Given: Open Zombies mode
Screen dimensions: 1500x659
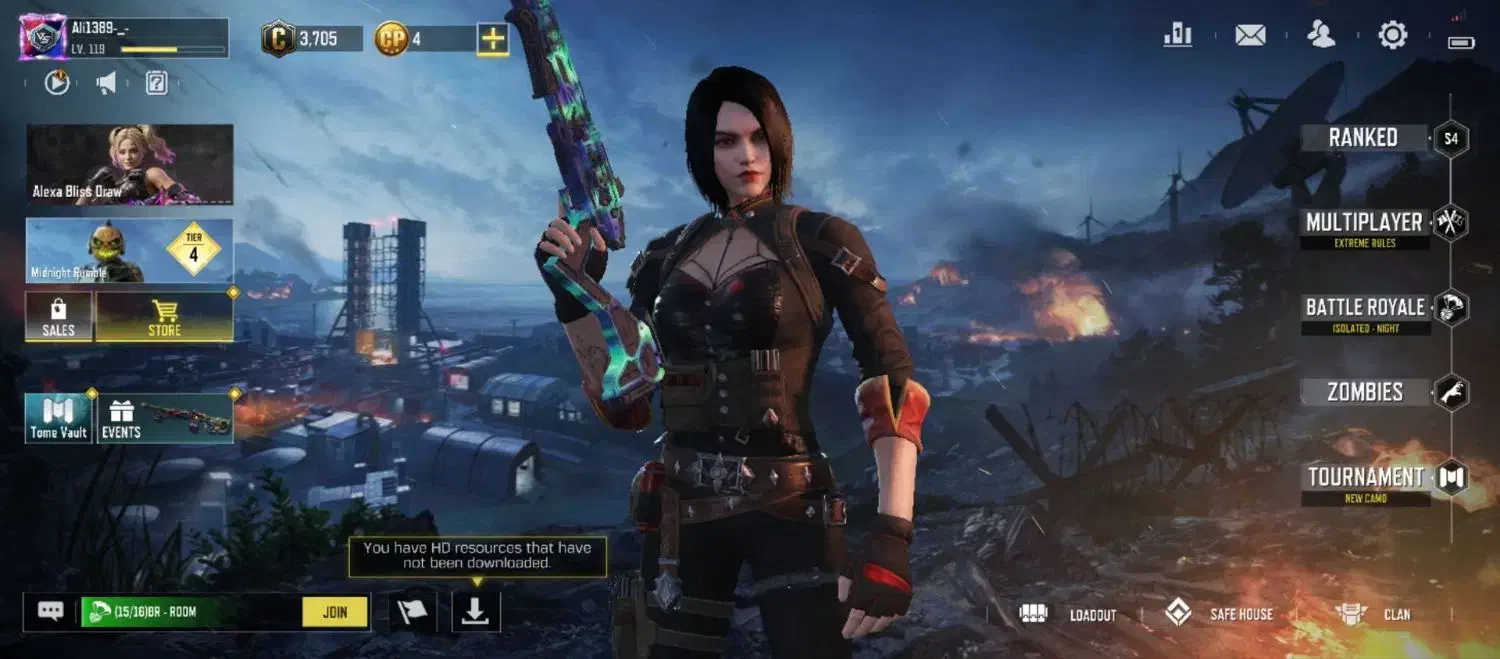Looking at the screenshot, I should coord(1365,393).
